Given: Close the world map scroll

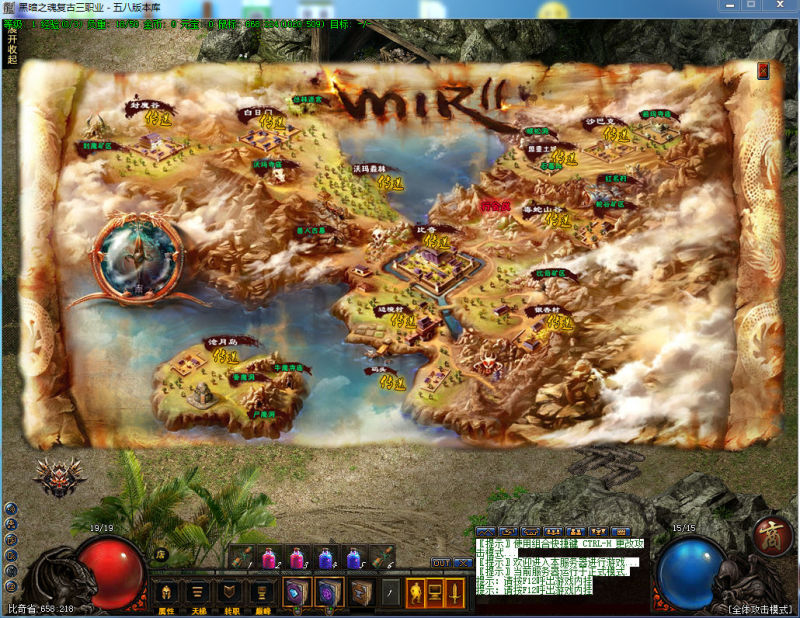Looking at the screenshot, I should 763,70.
